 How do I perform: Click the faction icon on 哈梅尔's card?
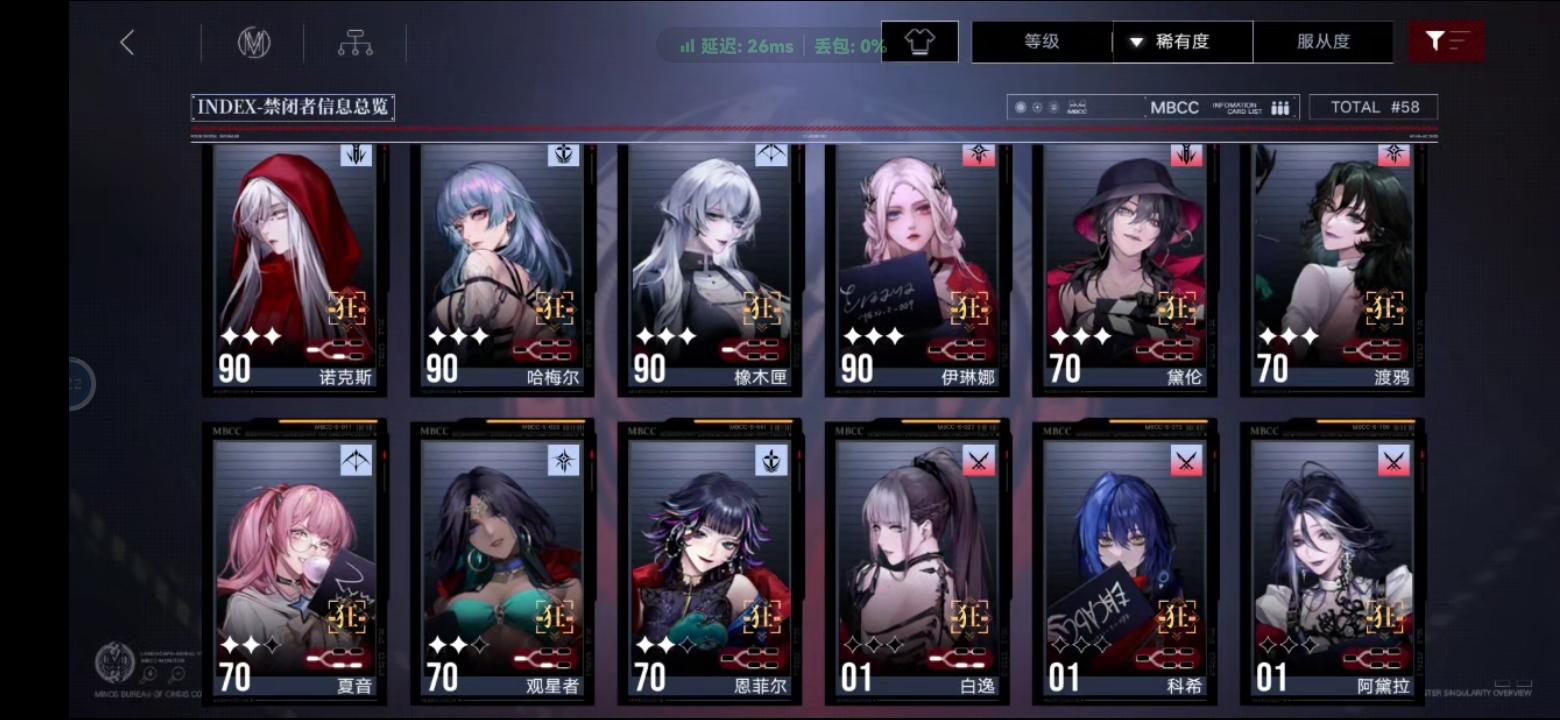(564, 156)
